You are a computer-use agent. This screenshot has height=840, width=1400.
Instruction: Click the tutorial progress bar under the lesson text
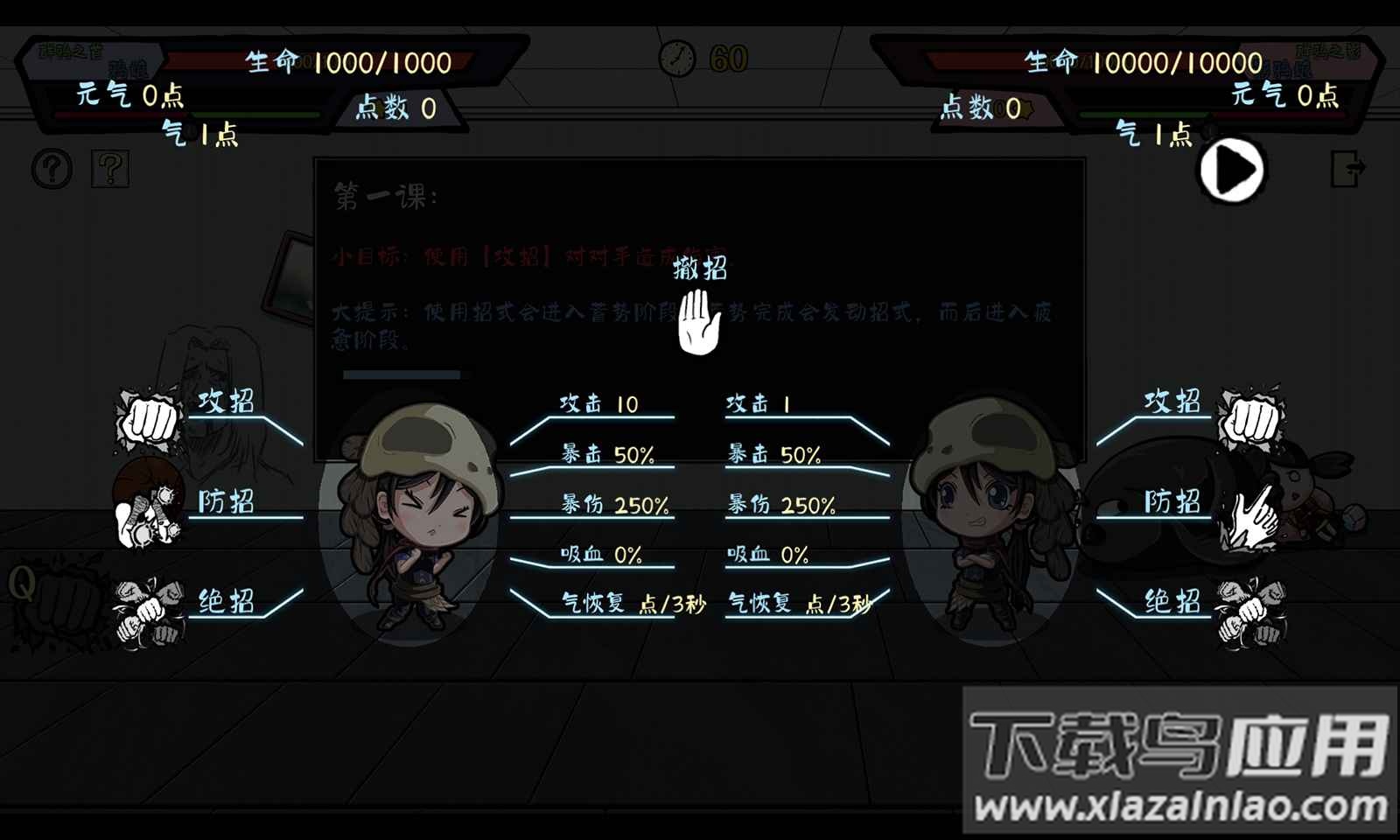coord(407,374)
